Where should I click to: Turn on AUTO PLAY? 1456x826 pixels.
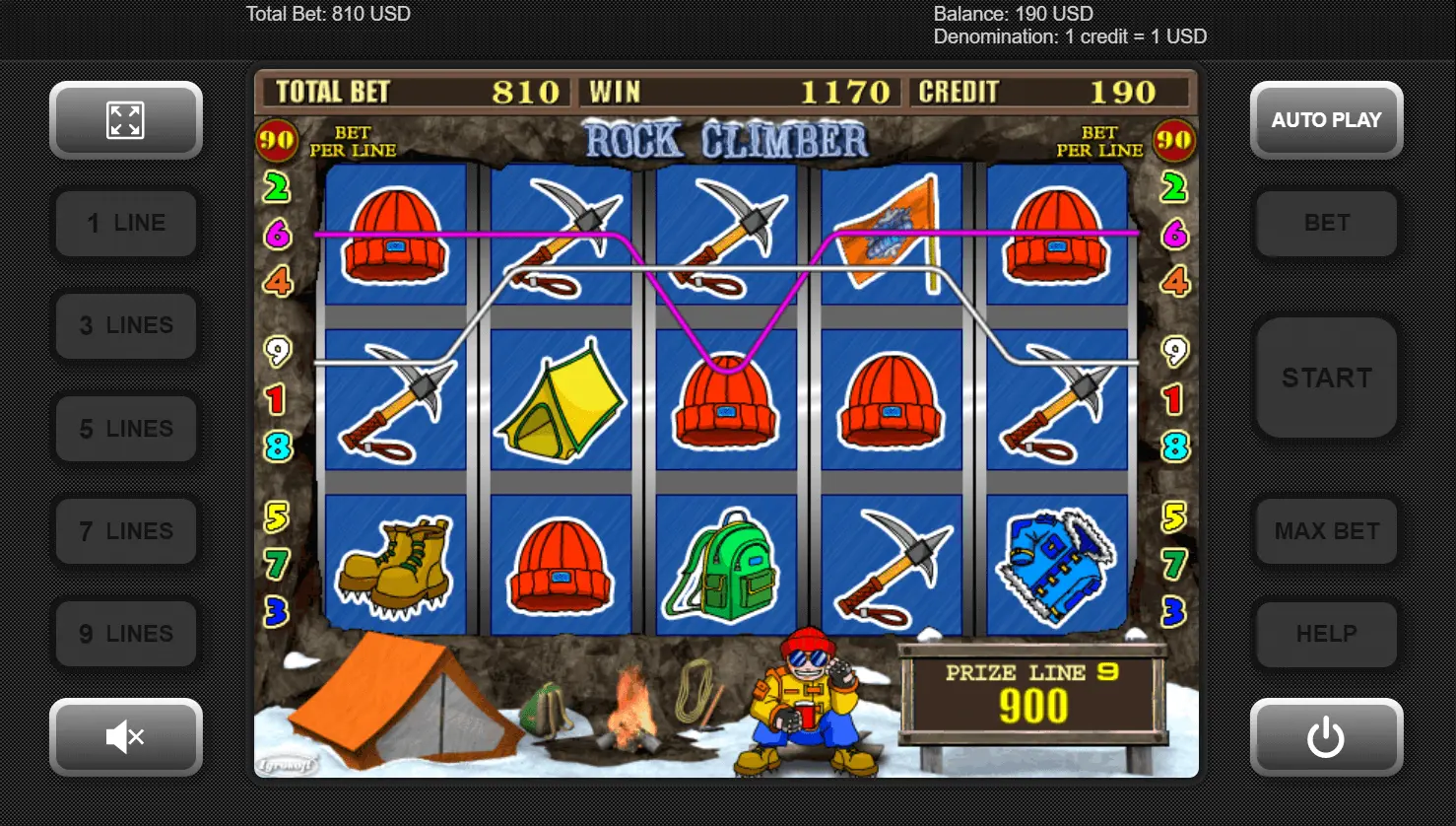point(1326,120)
